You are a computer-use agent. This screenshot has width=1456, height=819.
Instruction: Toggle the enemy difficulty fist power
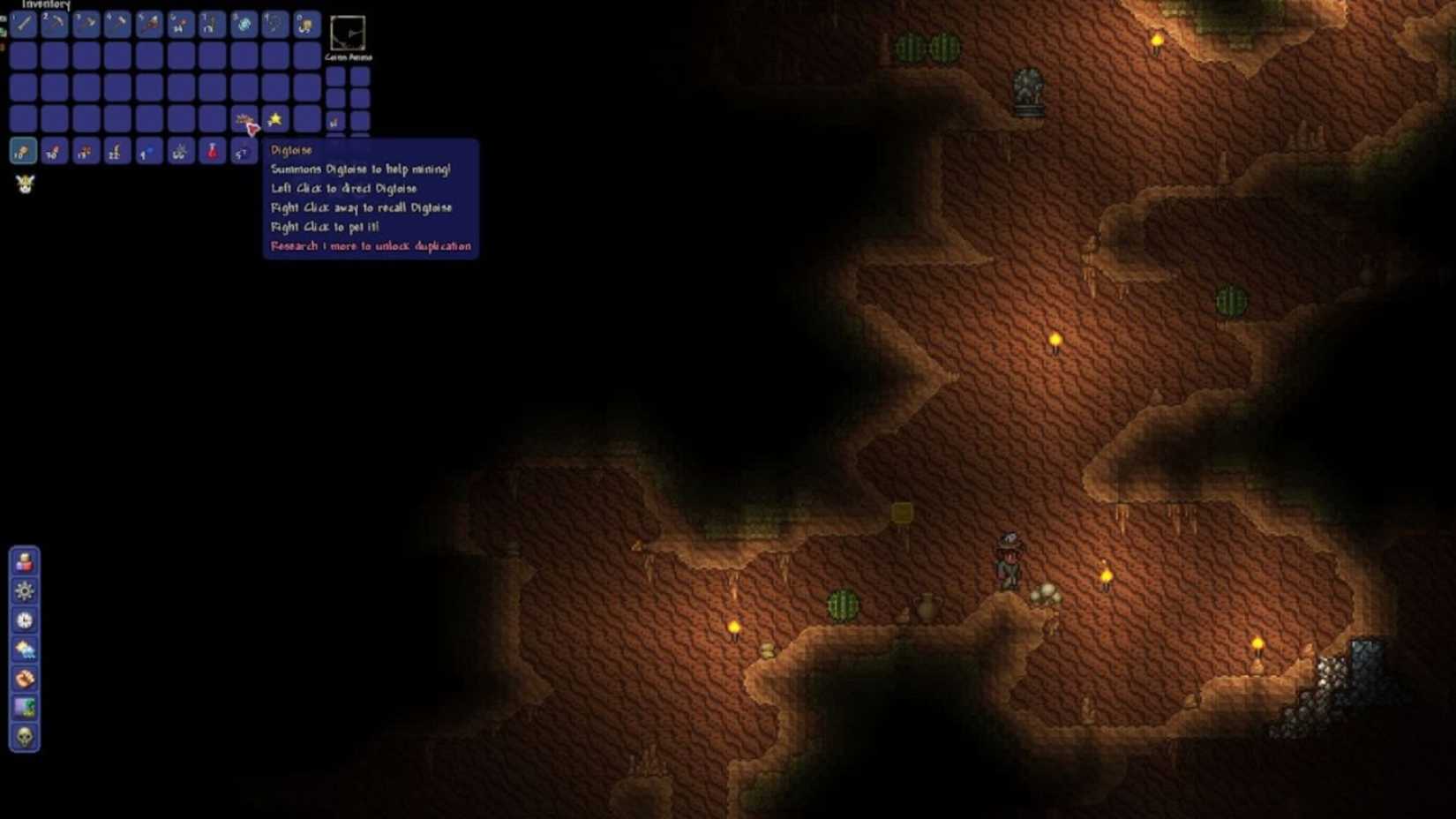pos(24,679)
